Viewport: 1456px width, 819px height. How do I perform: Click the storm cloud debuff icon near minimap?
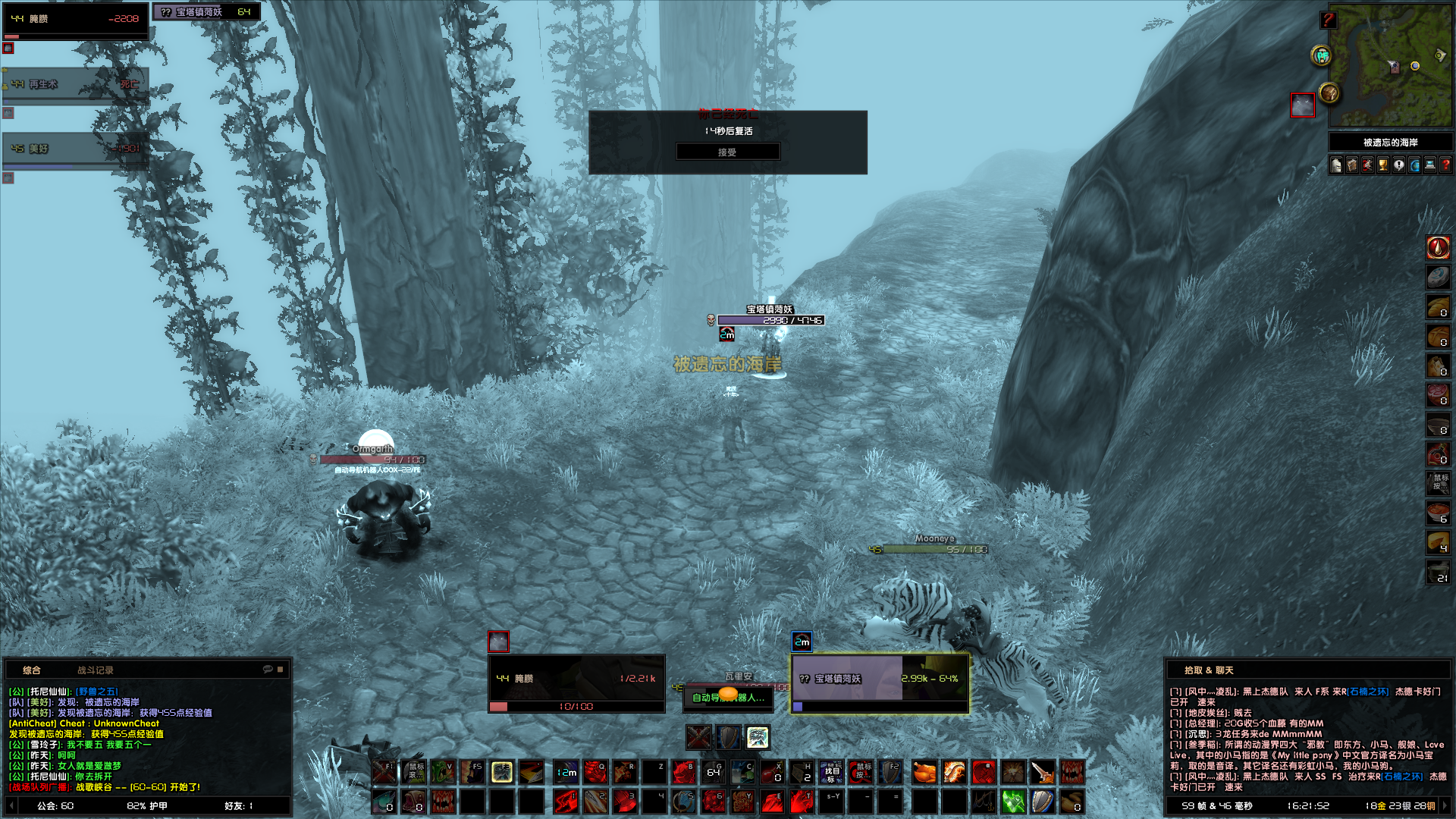1302,105
